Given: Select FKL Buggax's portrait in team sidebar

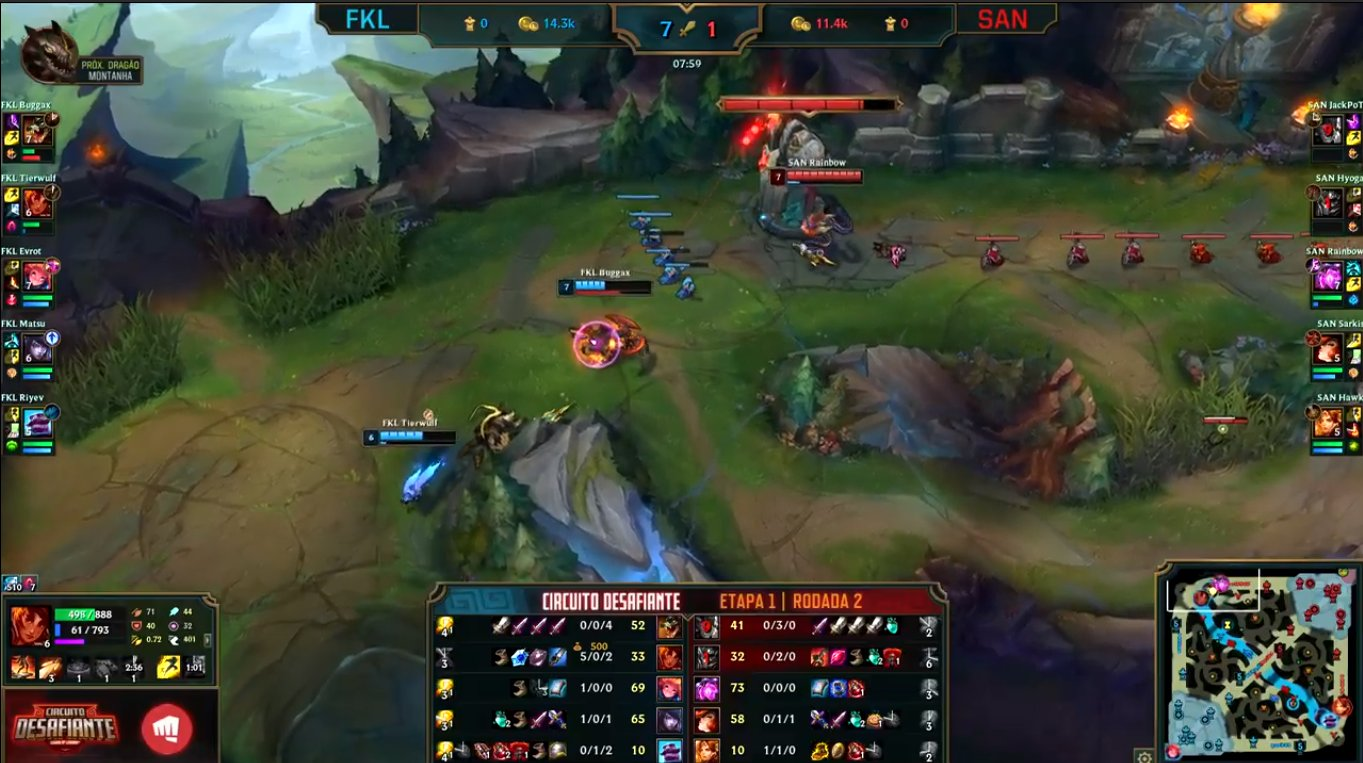Looking at the screenshot, I should [38, 130].
